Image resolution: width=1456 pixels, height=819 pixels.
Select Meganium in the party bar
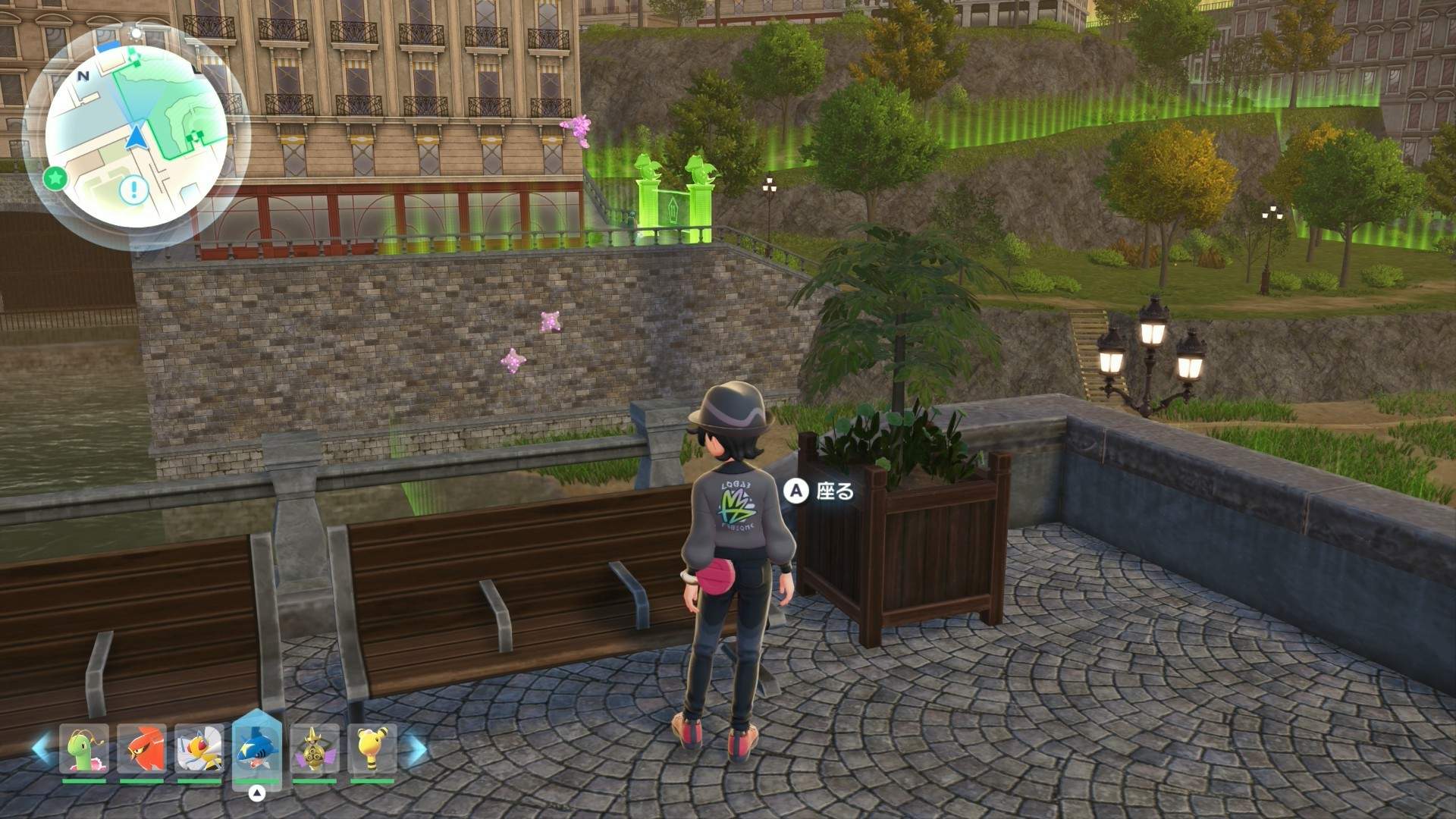pos(84,748)
